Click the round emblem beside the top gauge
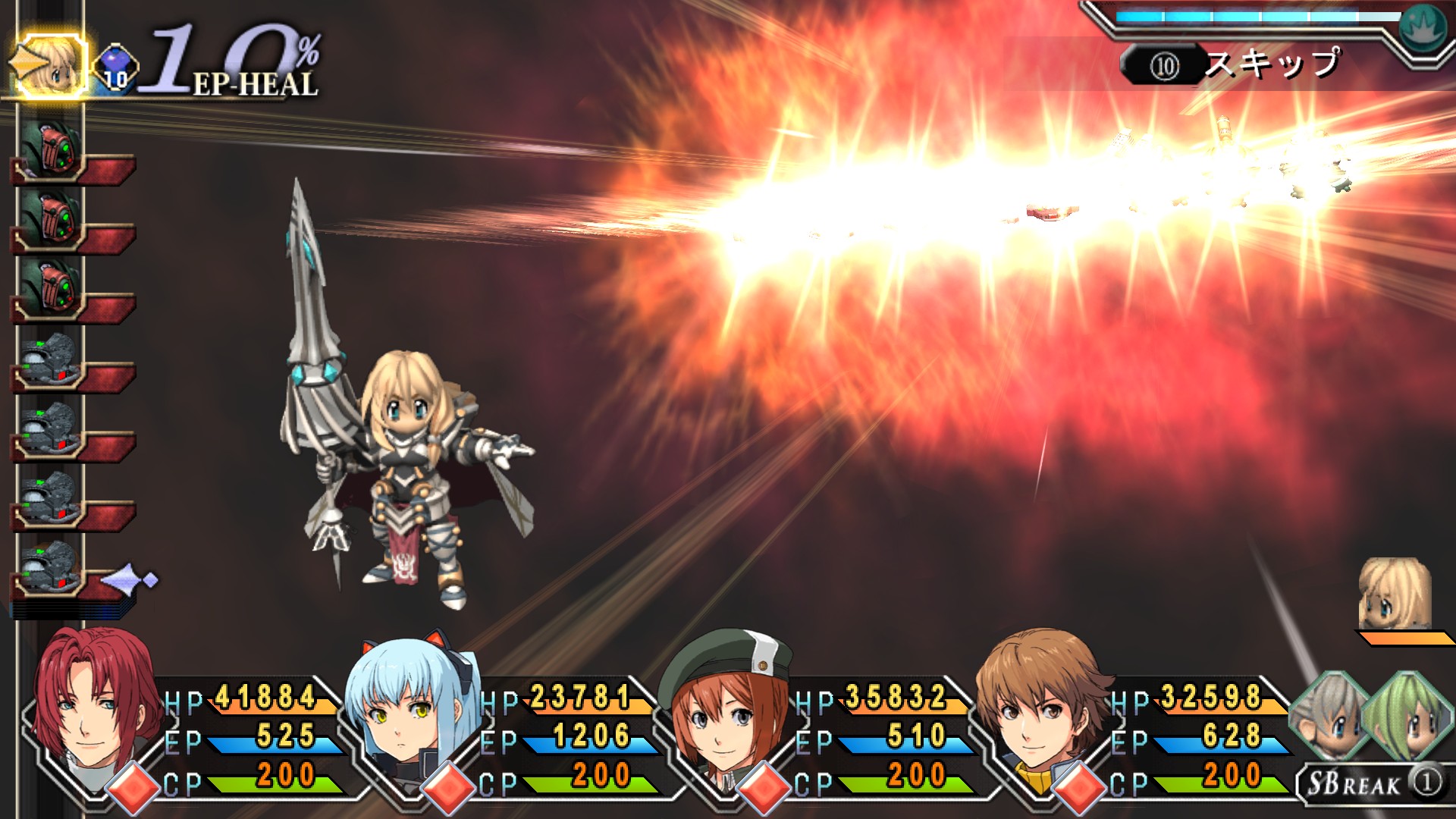Image resolution: width=1456 pixels, height=819 pixels. [1423, 27]
